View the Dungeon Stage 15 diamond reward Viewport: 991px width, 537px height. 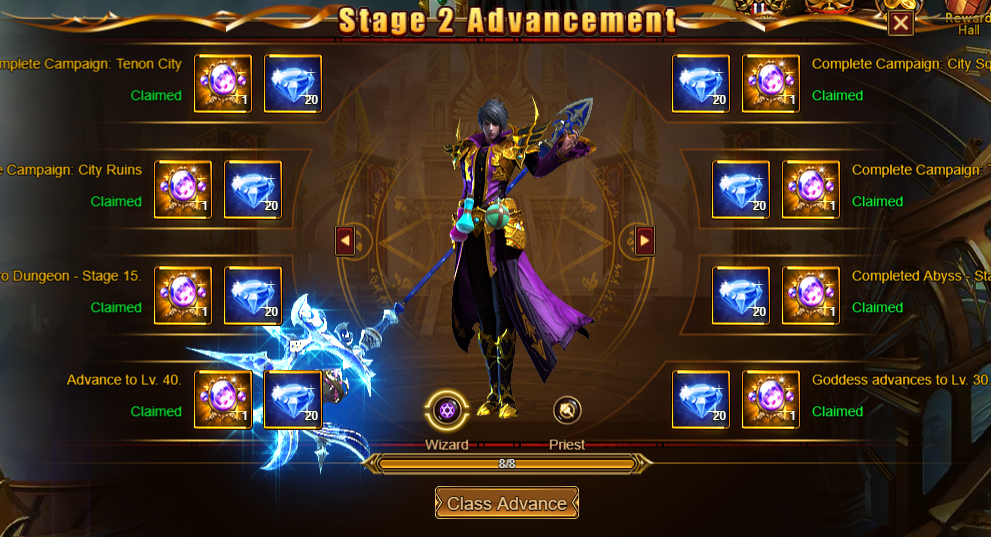pos(253,296)
